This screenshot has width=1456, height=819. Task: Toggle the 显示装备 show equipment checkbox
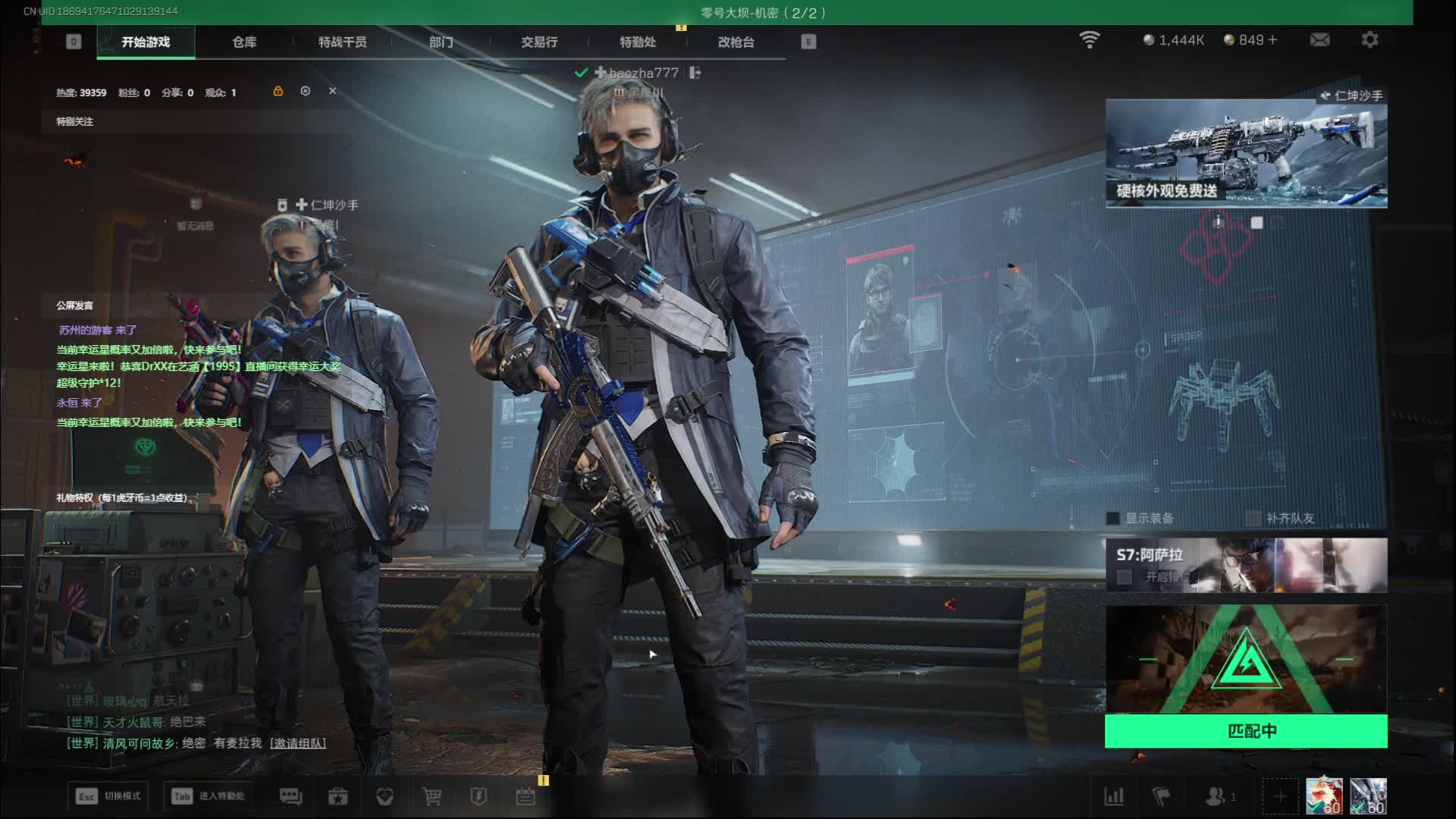coord(1113,519)
